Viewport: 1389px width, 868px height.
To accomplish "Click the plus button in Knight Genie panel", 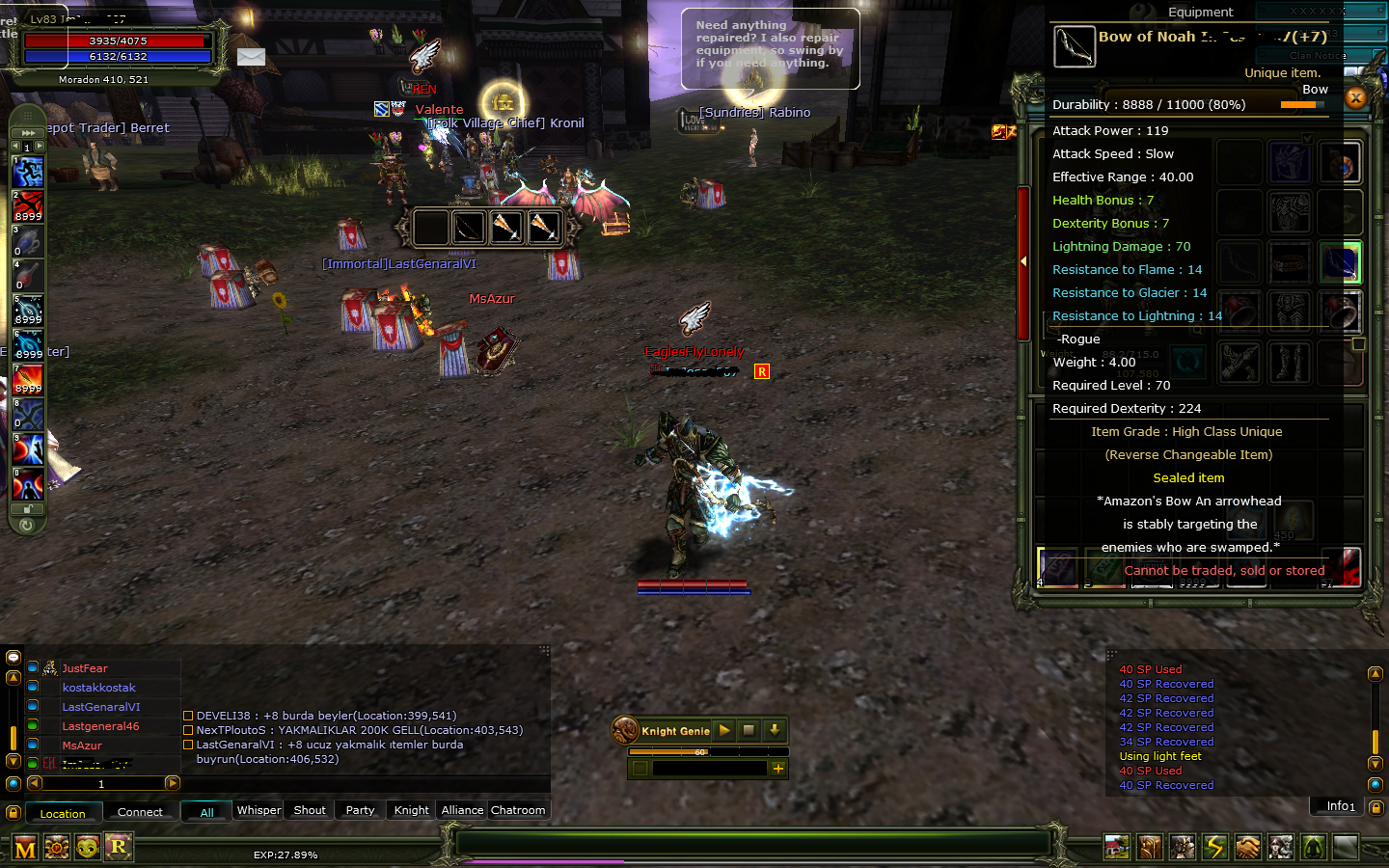I will (x=778, y=769).
